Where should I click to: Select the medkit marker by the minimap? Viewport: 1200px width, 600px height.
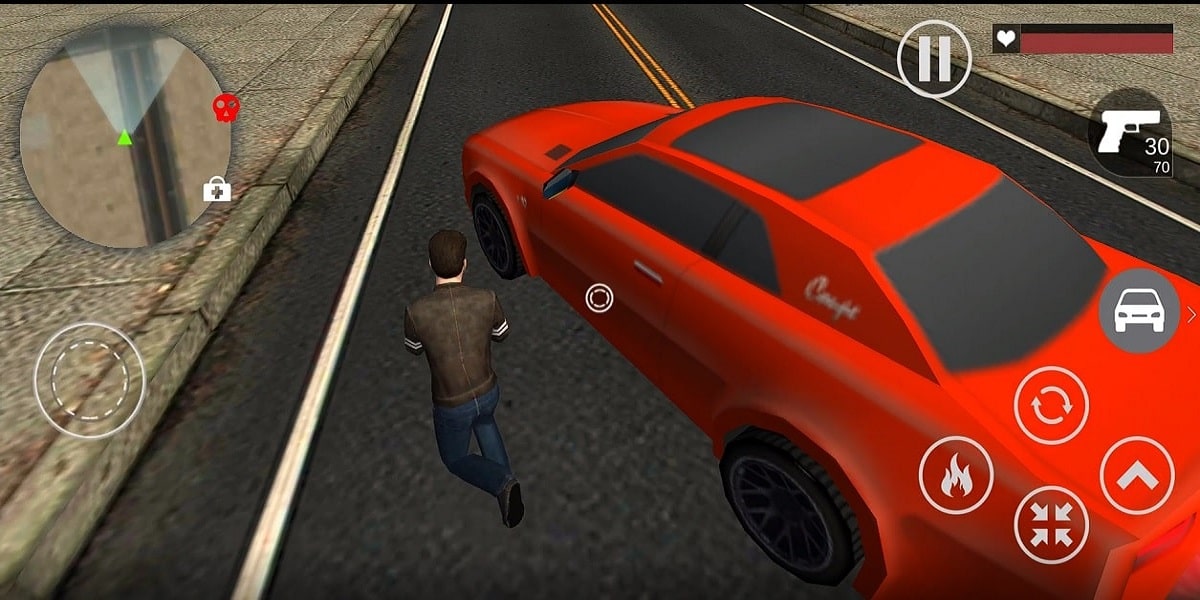(217, 189)
